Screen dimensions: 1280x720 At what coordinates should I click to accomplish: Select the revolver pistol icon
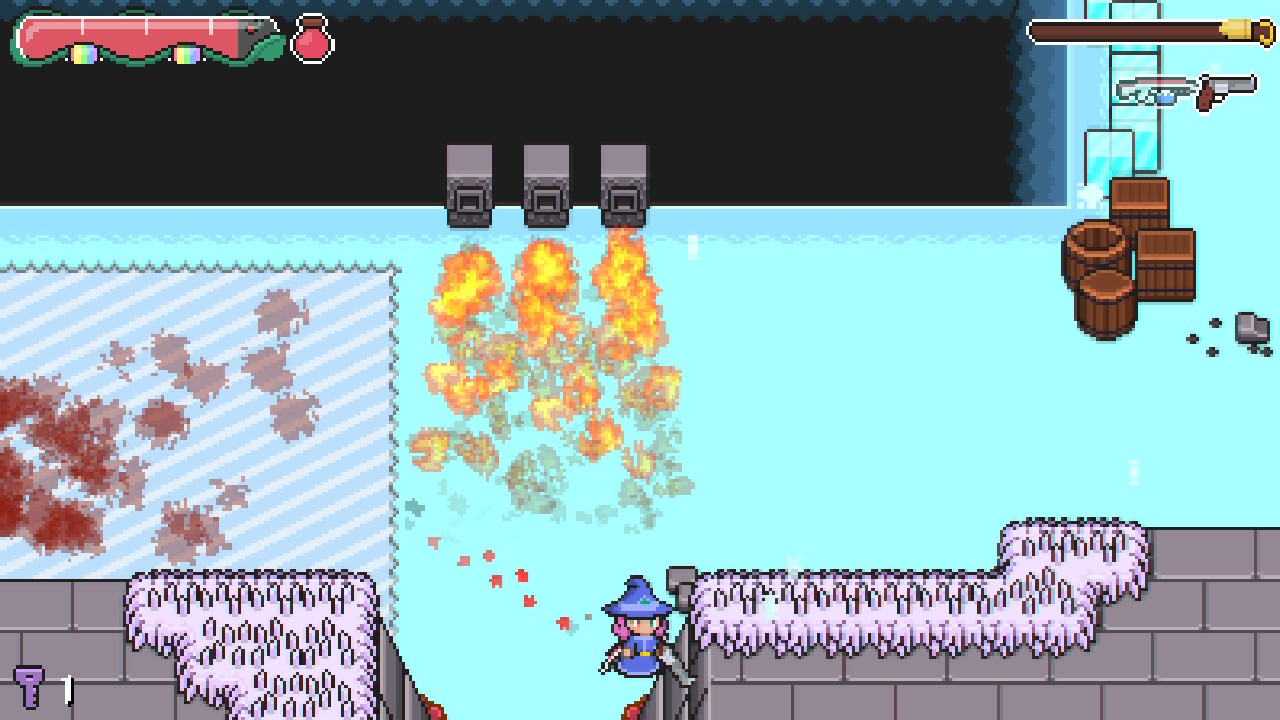click(1220, 88)
